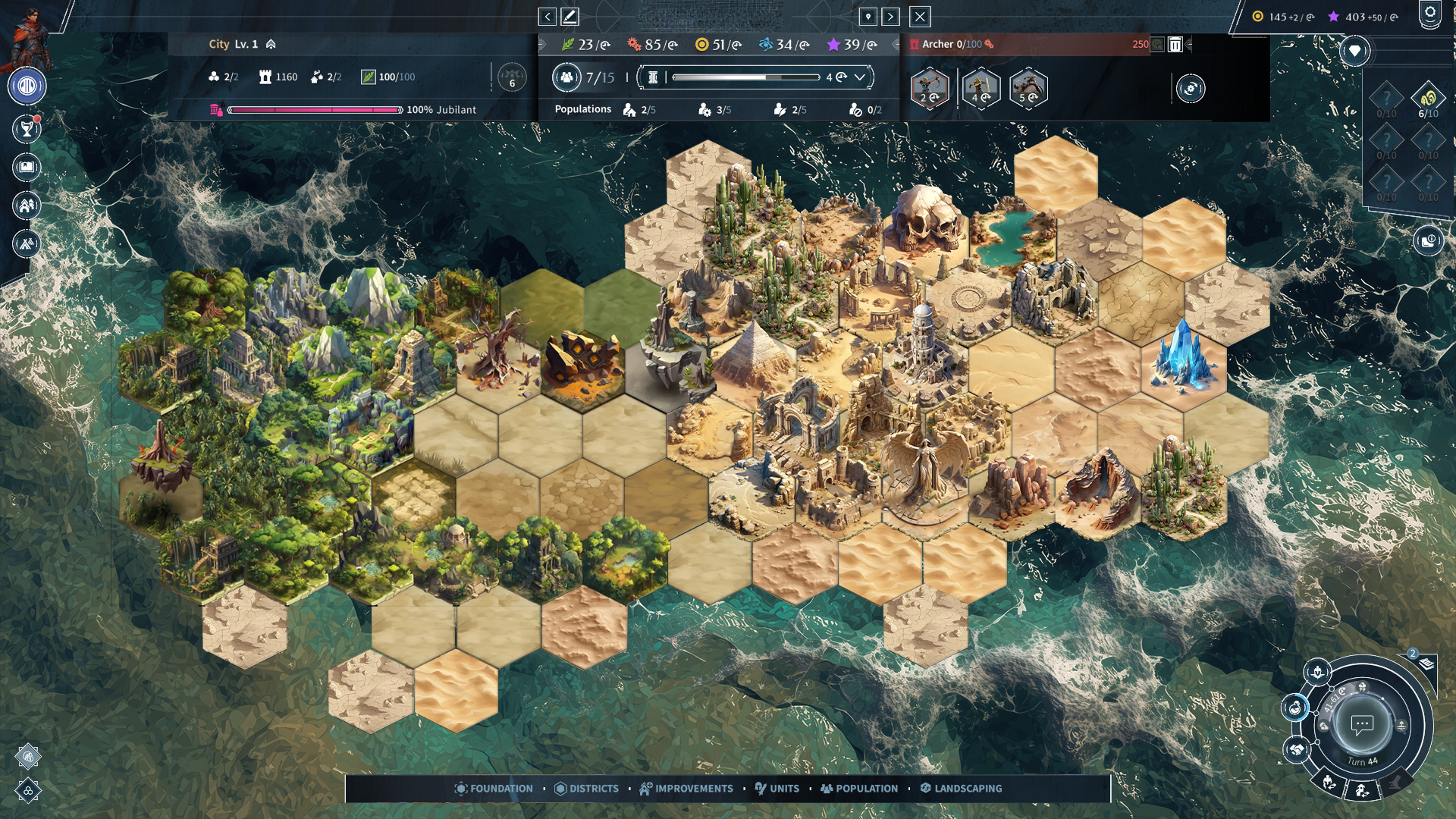Screen dimensions: 1456x819
Task: Go to the previous city arrow
Action: (547, 17)
